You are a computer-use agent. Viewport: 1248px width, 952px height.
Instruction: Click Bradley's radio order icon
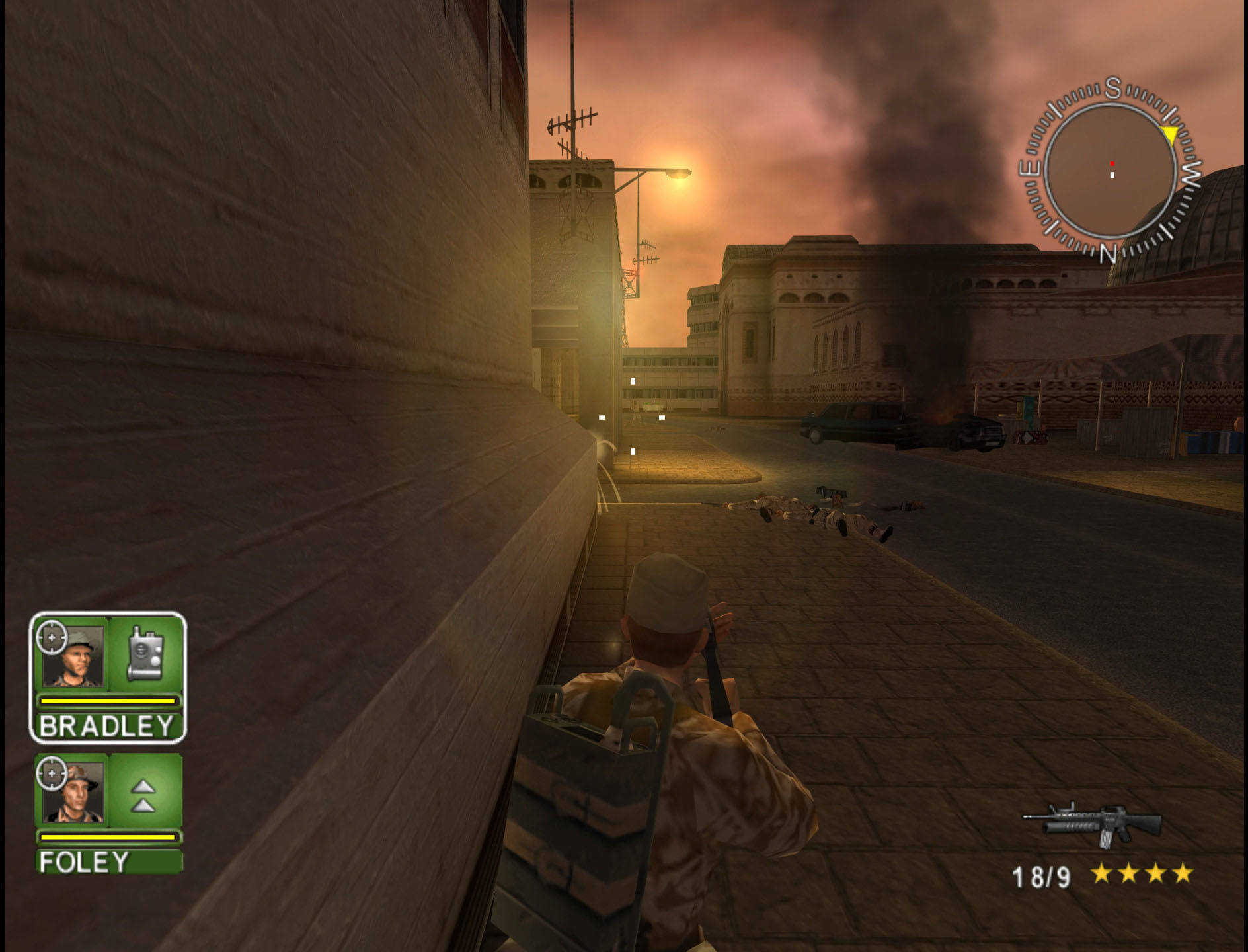pos(145,653)
